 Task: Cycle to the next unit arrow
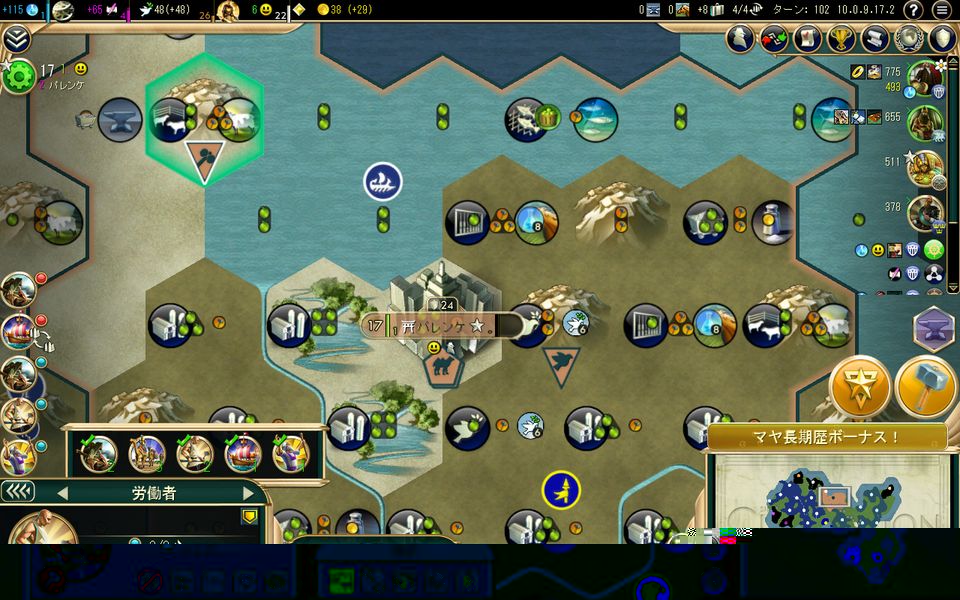pyautogui.click(x=248, y=493)
